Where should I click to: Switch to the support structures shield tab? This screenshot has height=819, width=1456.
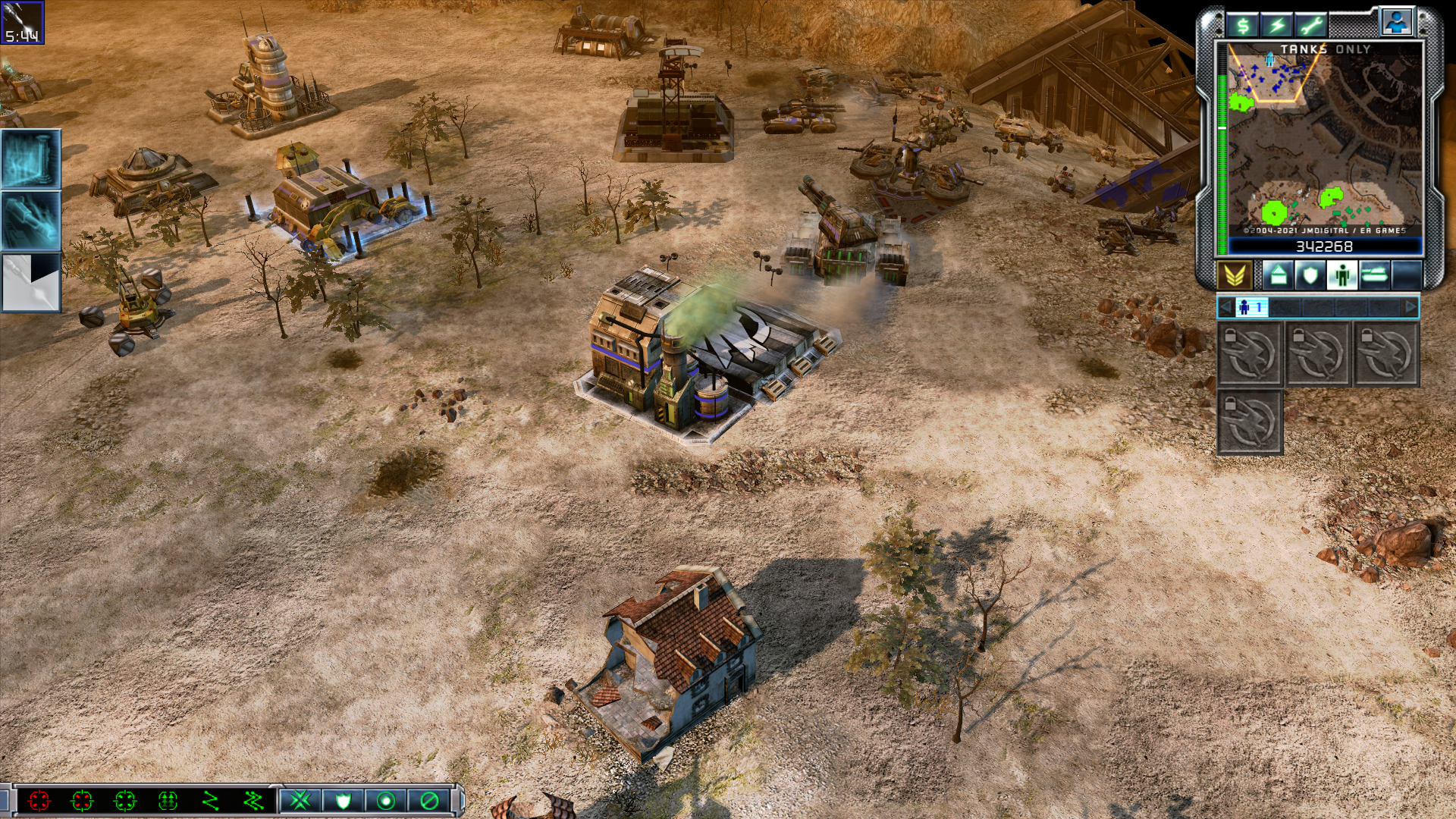[x=1310, y=275]
